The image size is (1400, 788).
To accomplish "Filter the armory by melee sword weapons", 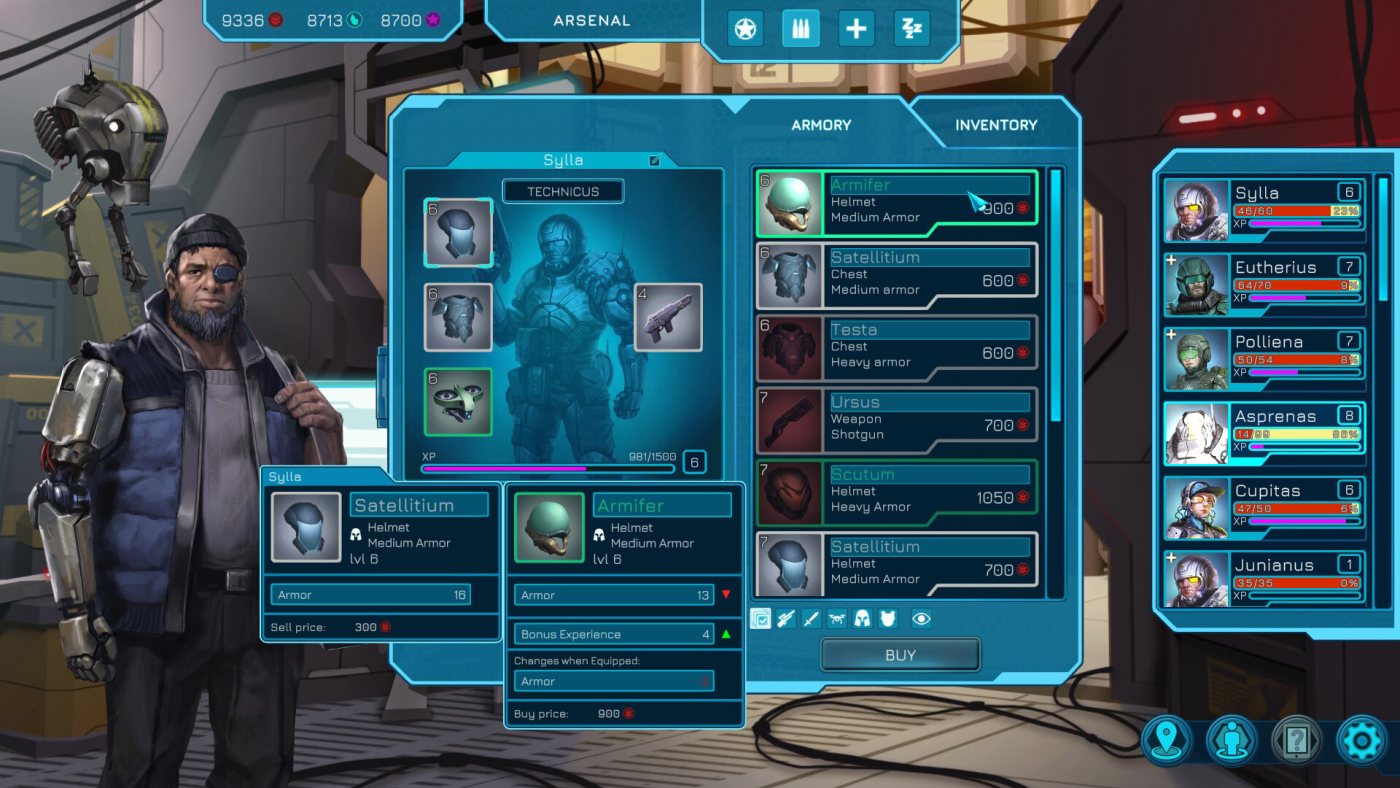I will point(811,619).
